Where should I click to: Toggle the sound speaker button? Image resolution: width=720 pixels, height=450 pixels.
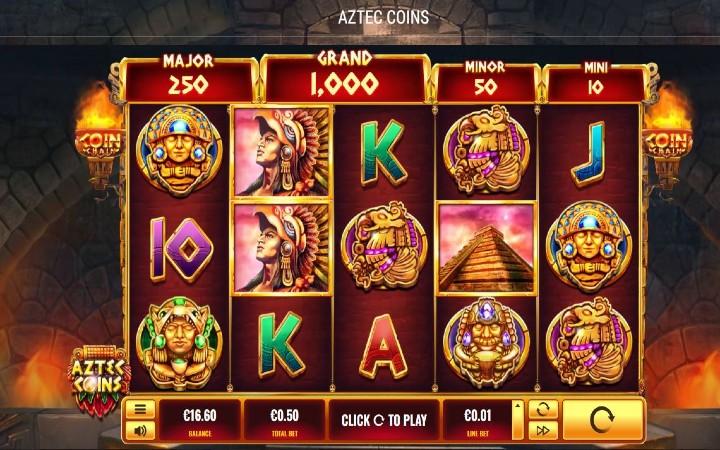tap(141, 431)
